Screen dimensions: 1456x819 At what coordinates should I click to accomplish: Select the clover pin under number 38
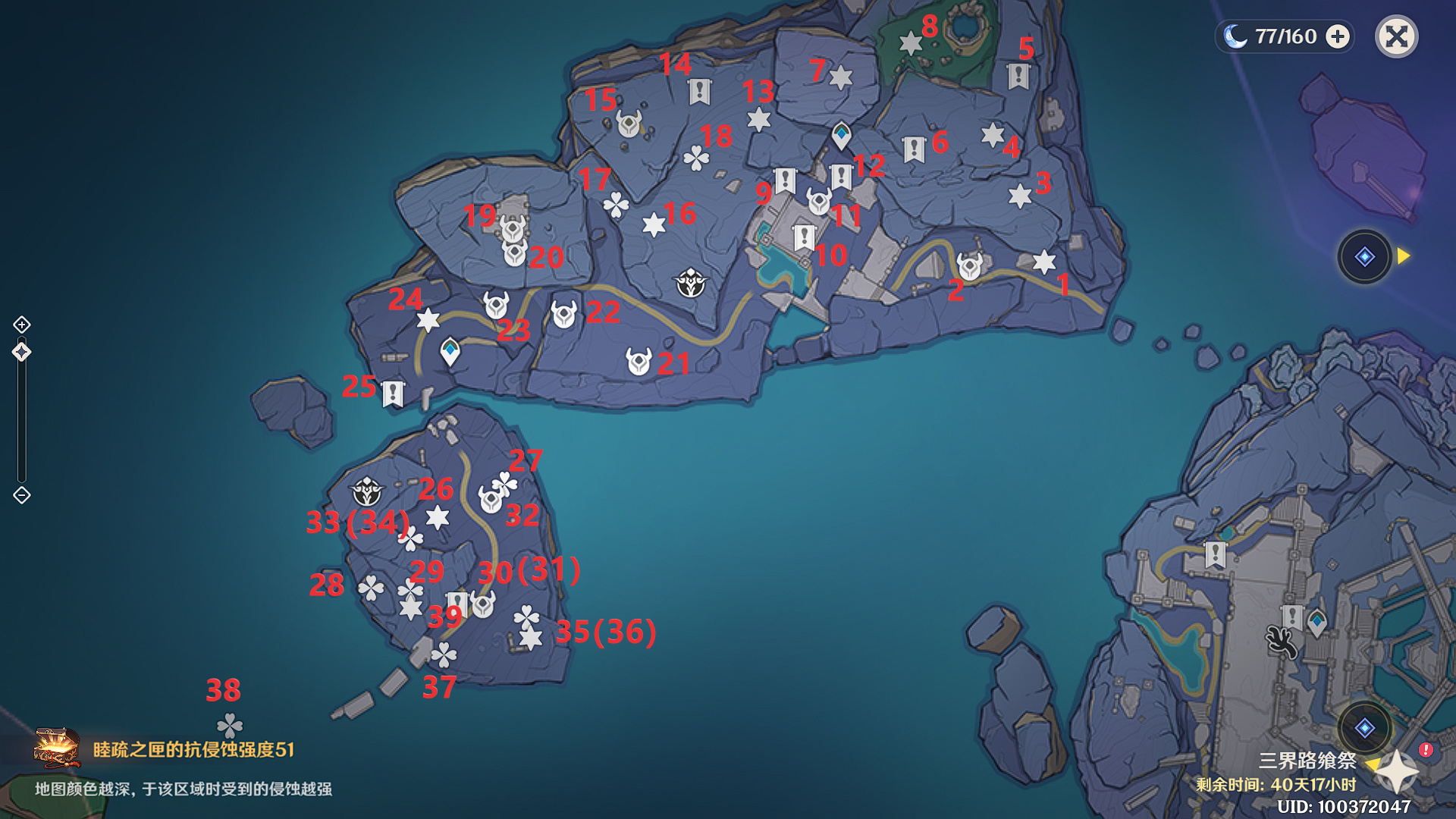click(230, 726)
